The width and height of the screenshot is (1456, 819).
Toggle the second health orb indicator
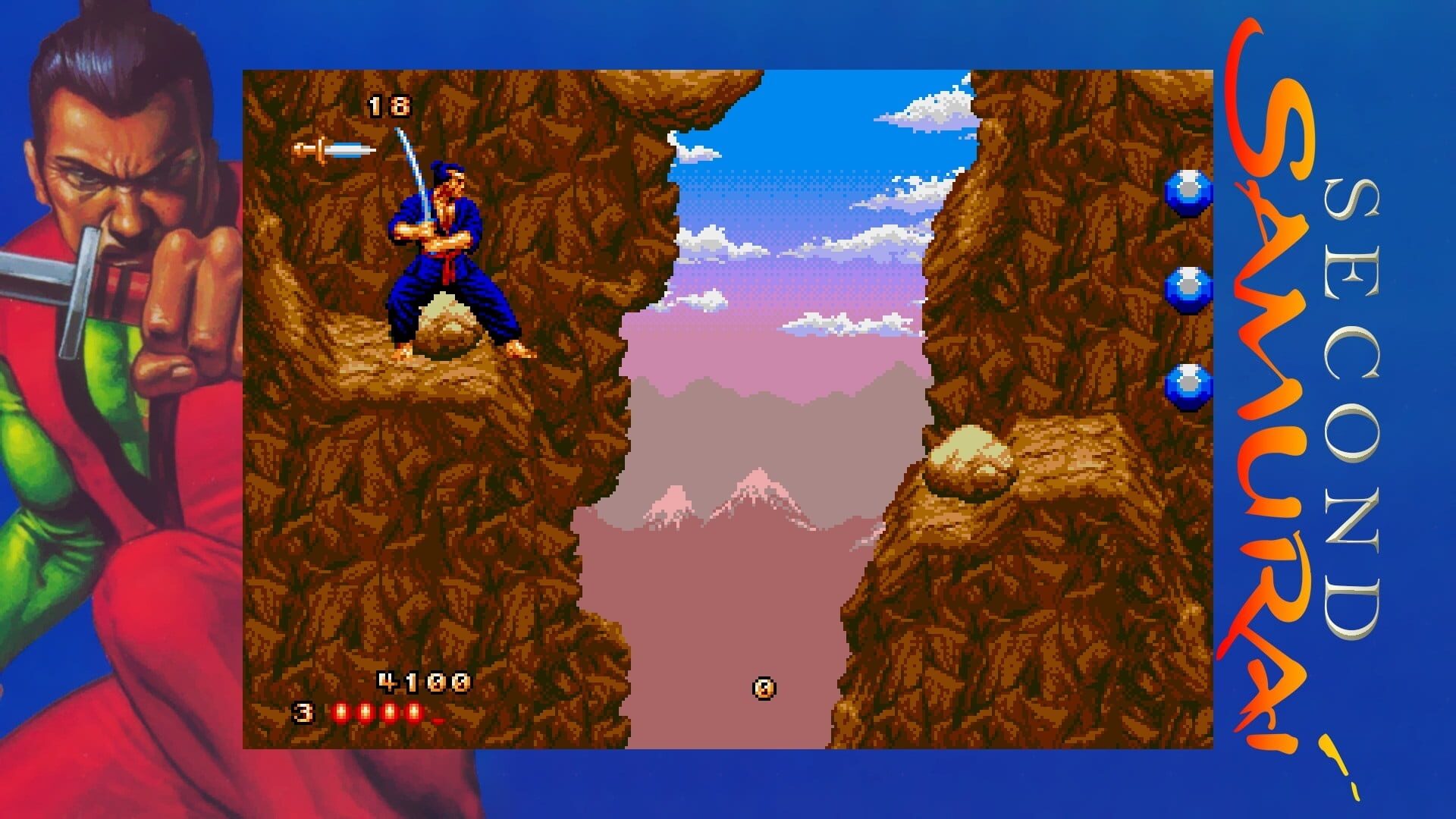click(x=366, y=711)
